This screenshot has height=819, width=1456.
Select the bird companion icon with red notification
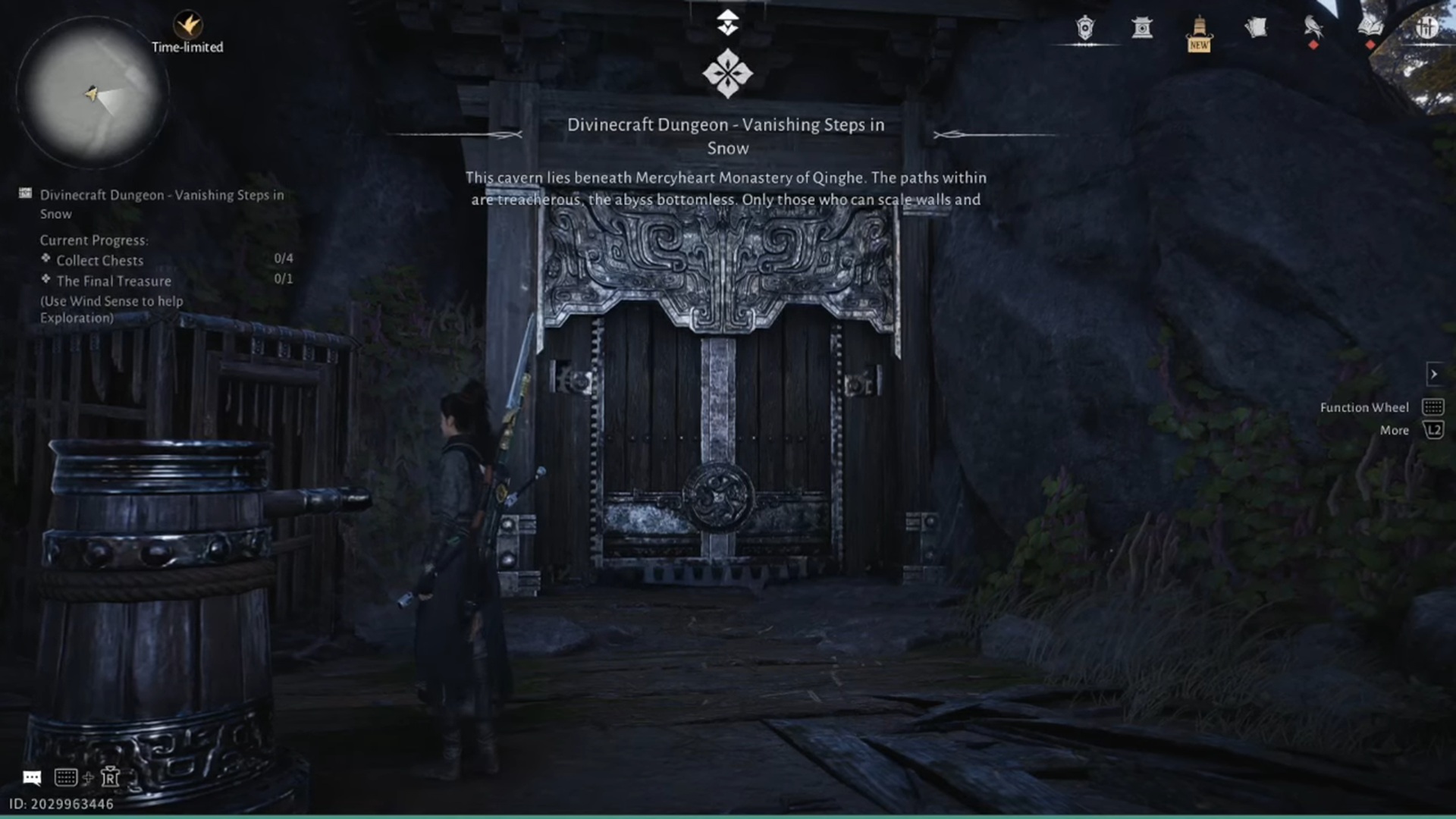click(1312, 27)
